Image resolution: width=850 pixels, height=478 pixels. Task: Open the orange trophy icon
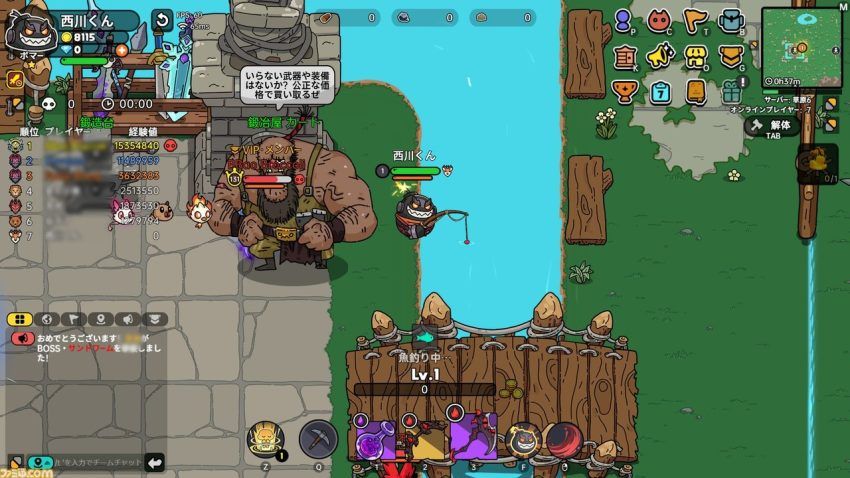(624, 91)
